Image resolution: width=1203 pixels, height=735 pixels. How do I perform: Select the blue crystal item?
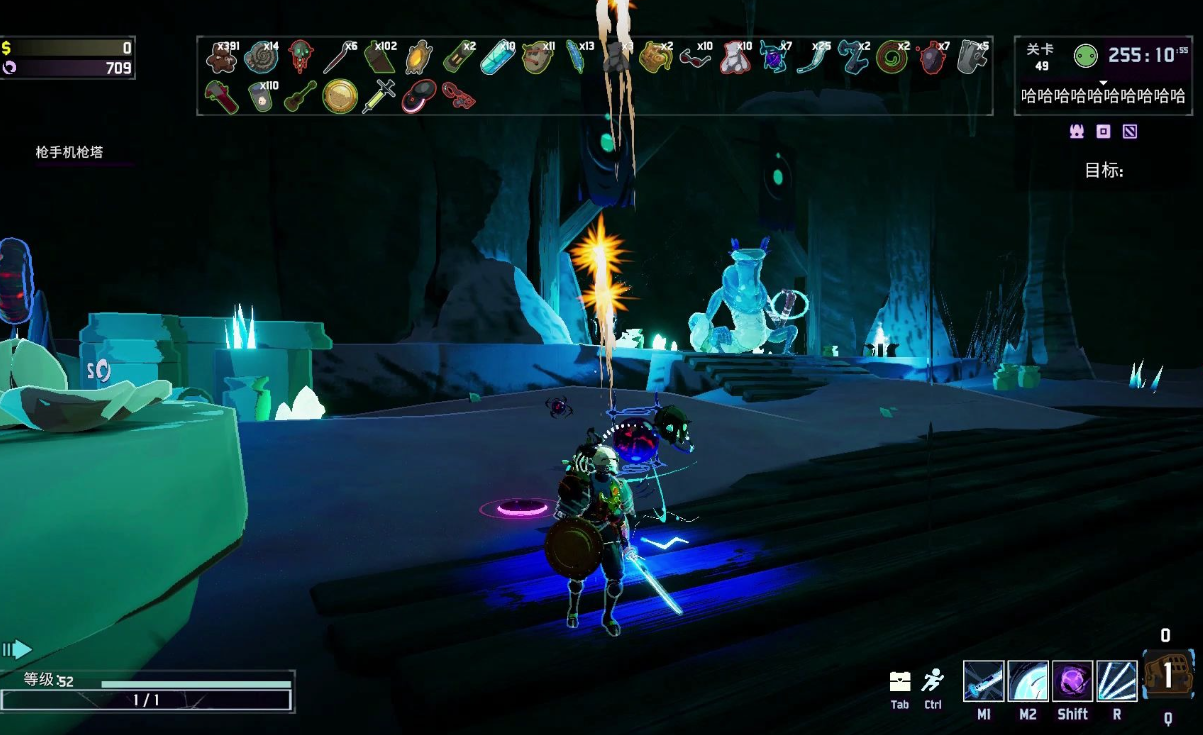(x=497, y=59)
